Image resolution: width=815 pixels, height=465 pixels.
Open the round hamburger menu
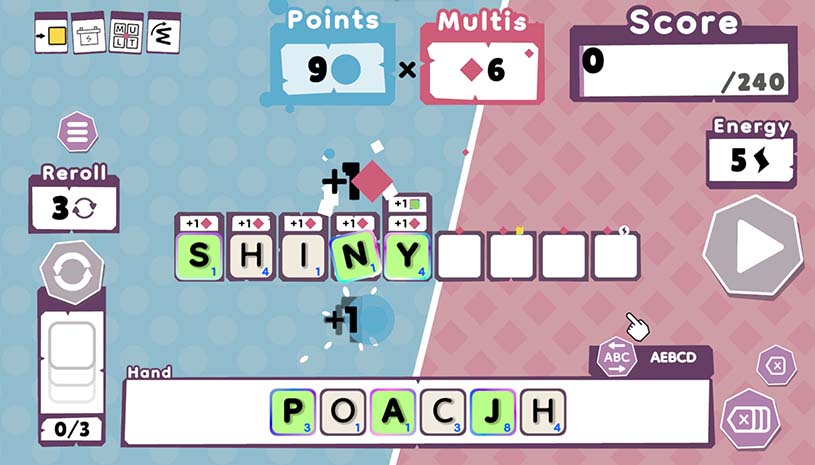(x=76, y=132)
